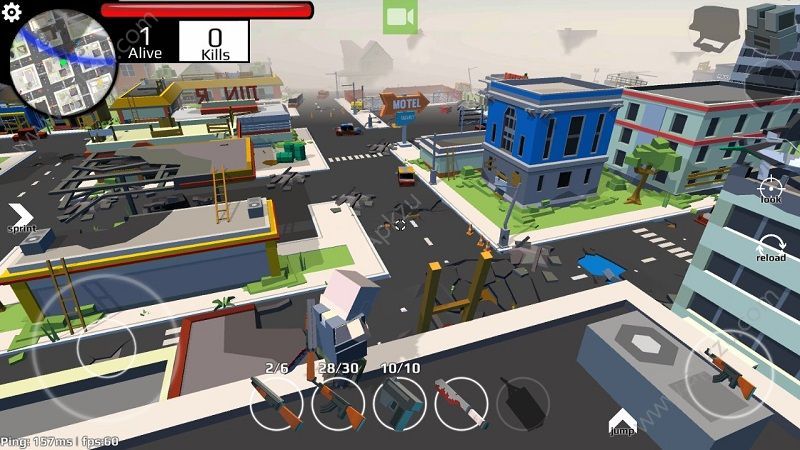Switch to the bloody knife melee slot
This screenshot has width=800, height=450.
pyautogui.click(x=461, y=404)
